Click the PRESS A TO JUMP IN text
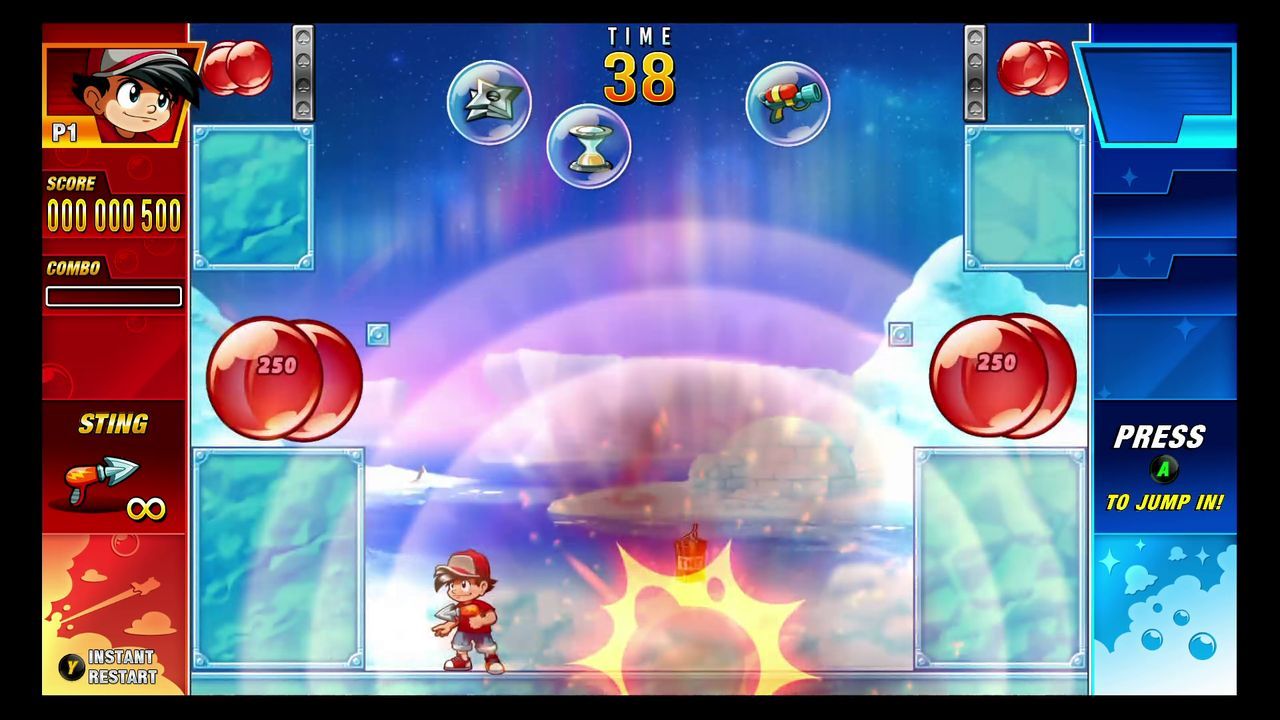1280x720 pixels. click(1163, 470)
